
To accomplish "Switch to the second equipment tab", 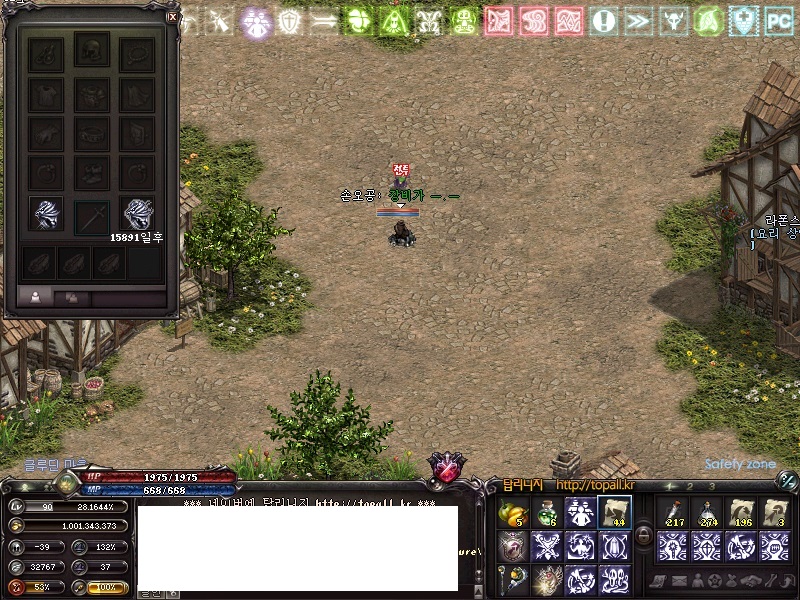I will [x=71, y=297].
